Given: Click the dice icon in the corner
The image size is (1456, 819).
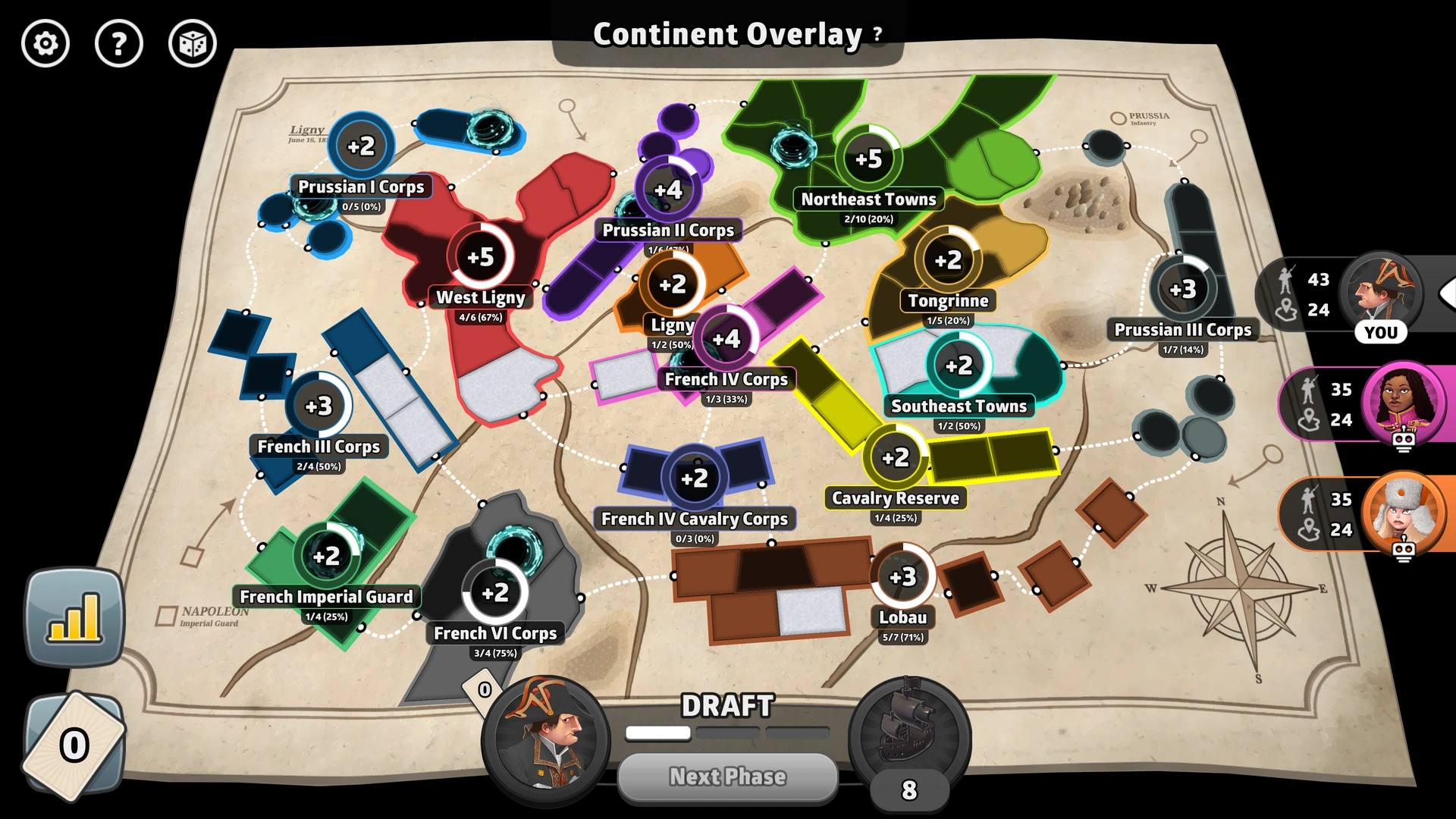Looking at the screenshot, I should [x=193, y=44].
